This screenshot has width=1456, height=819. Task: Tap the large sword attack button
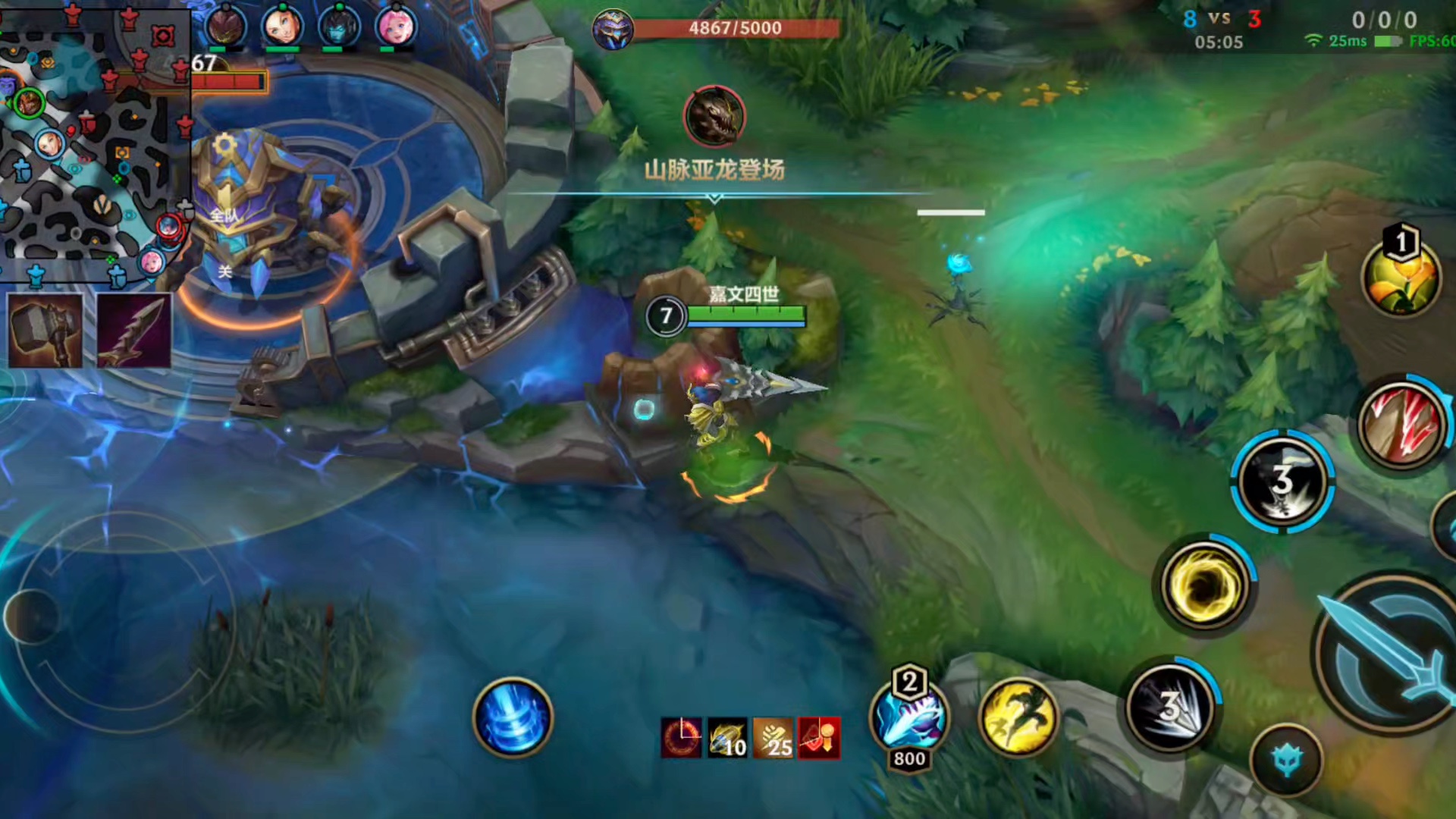1392,652
